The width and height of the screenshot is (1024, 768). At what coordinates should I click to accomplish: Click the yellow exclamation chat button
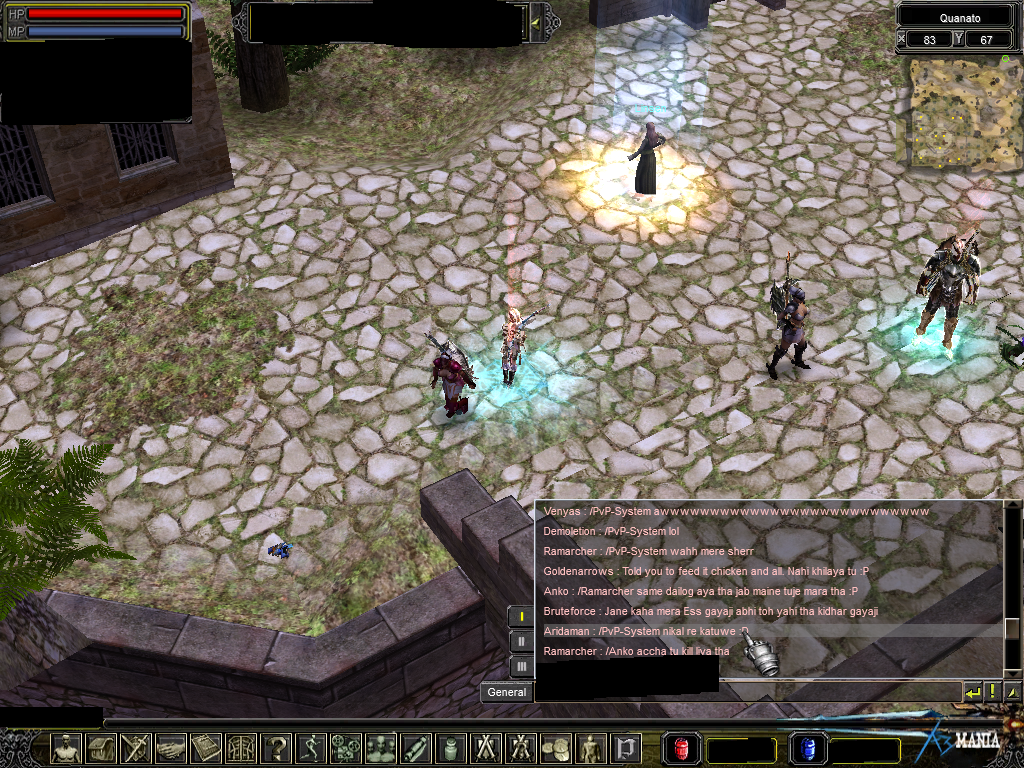pyautogui.click(x=992, y=691)
